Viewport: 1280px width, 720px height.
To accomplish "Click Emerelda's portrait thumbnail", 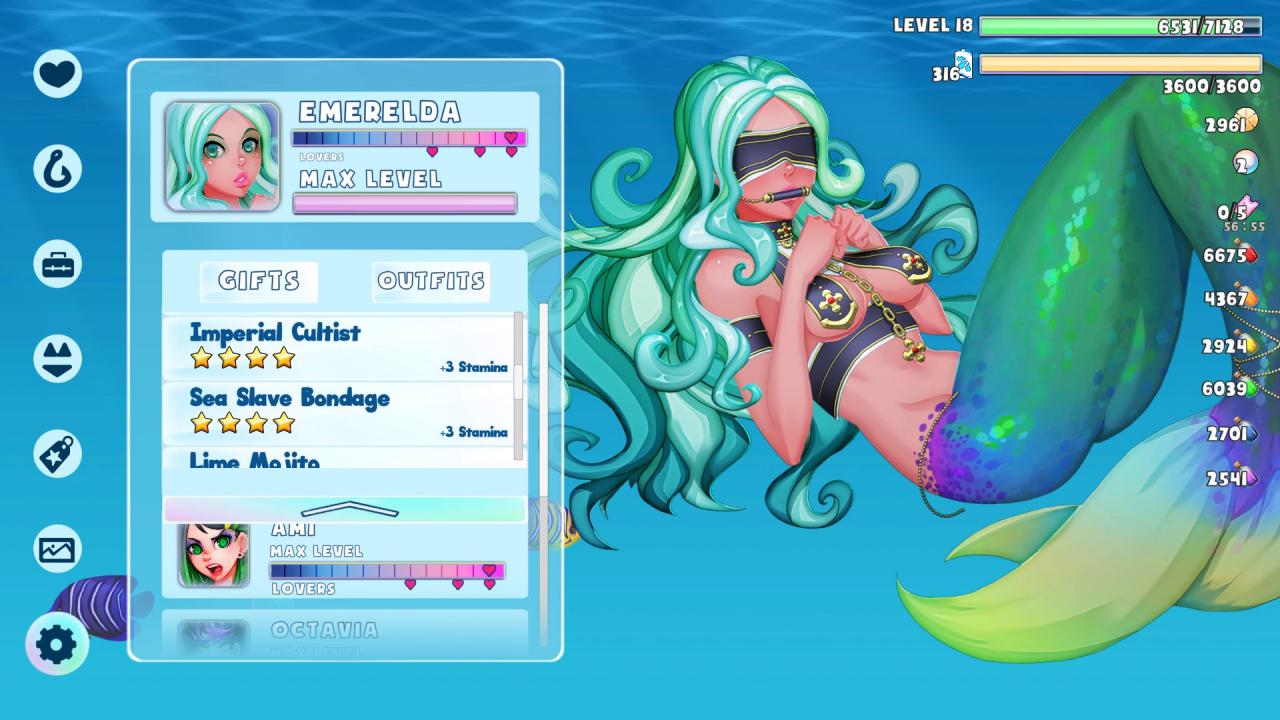I will pos(222,156).
